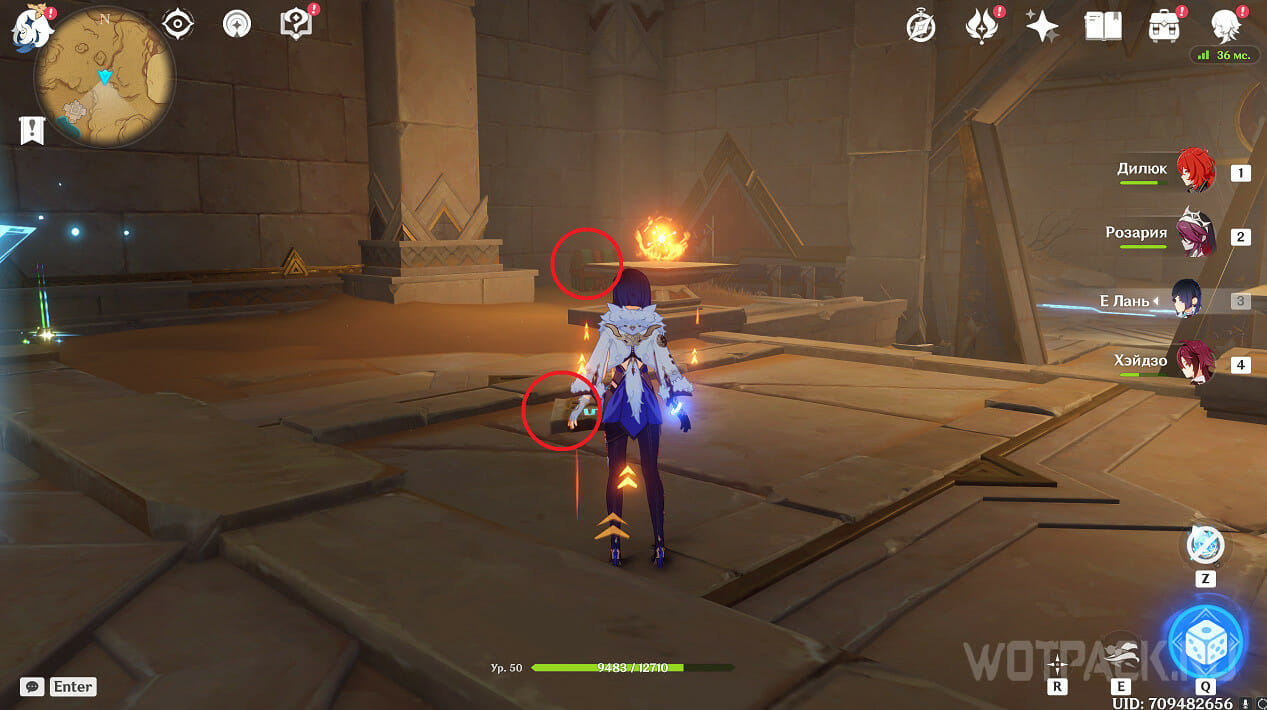Open the Wish four-pointed star icon
Screen dimensions: 1267x710
pyautogui.click(x=1042, y=27)
